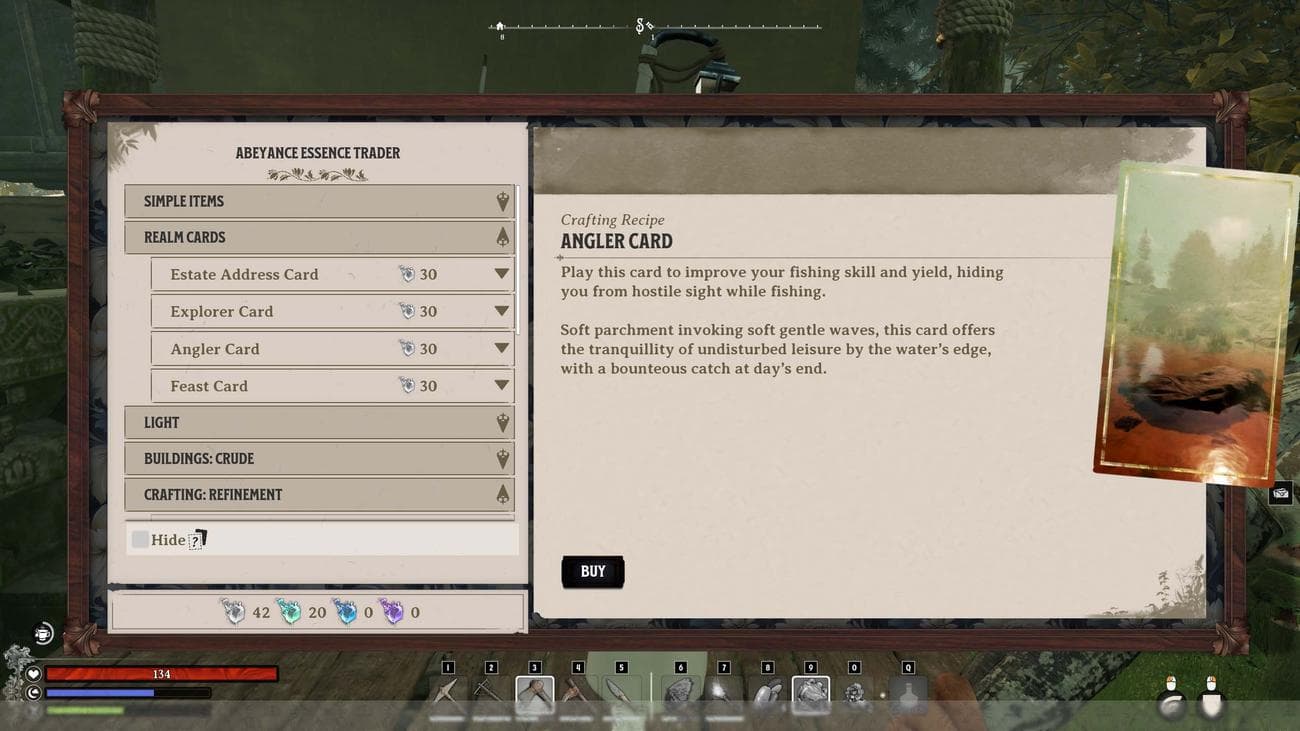
Task: Collapse the Realm Cards category
Action: pyautogui.click(x=319, y=237)
